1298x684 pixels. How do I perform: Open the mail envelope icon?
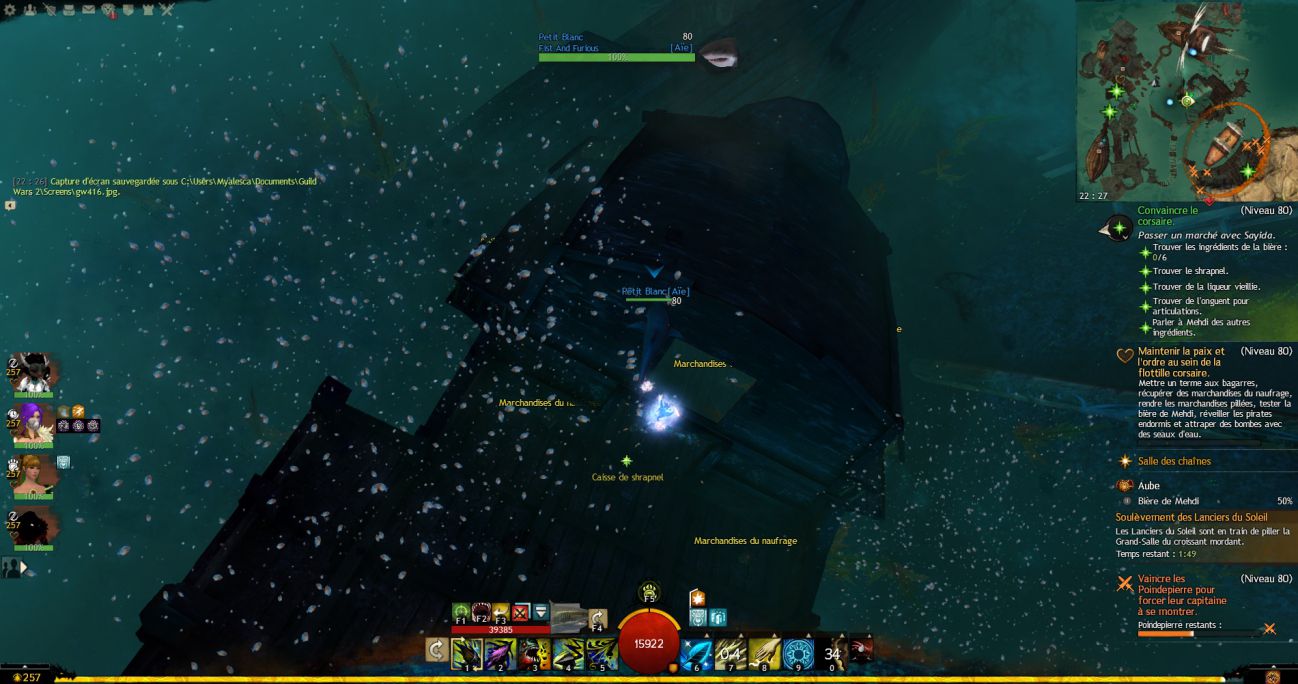pyautogui.click(x=88, y=9)
